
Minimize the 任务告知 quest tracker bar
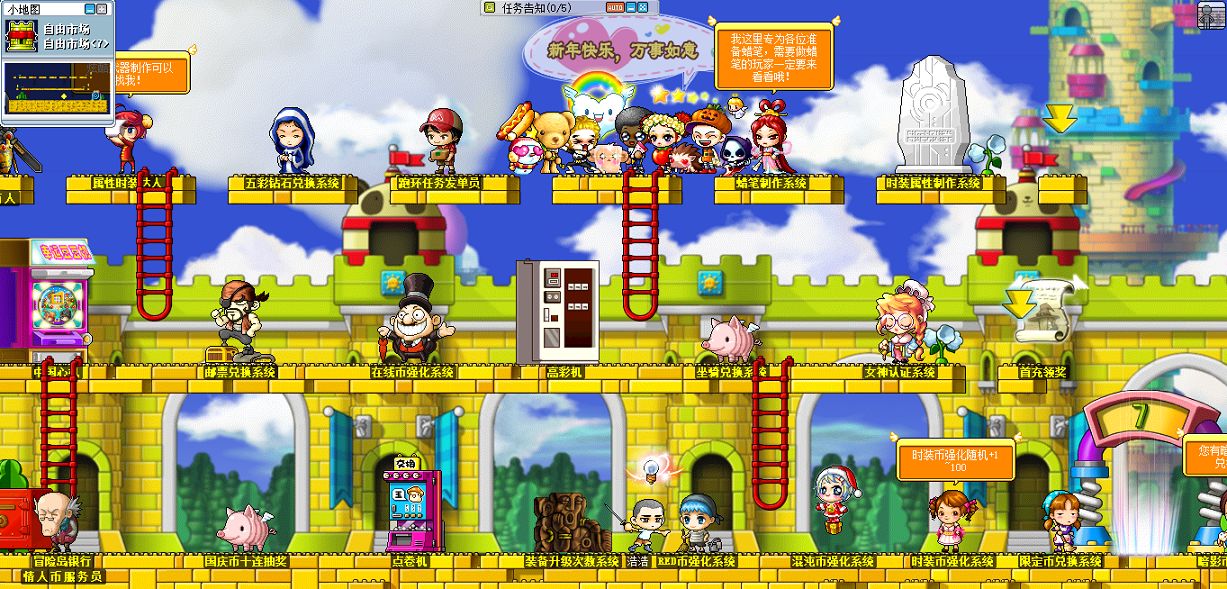[x=631, y=7]
